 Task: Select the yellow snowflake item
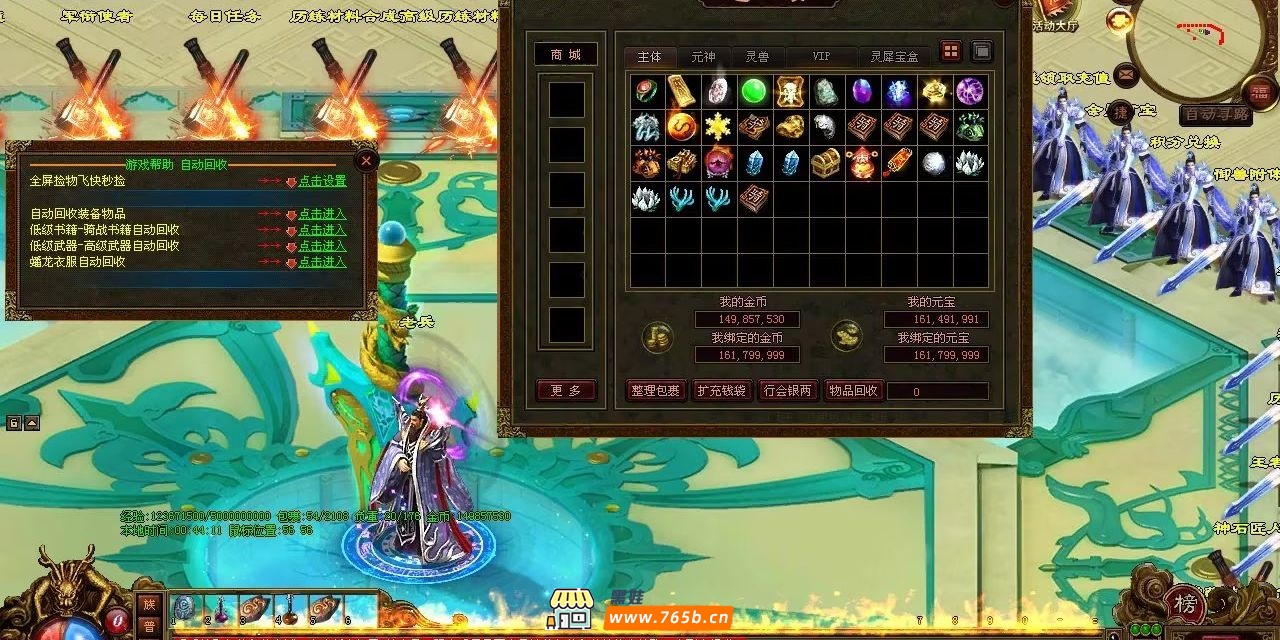point(717,127)
